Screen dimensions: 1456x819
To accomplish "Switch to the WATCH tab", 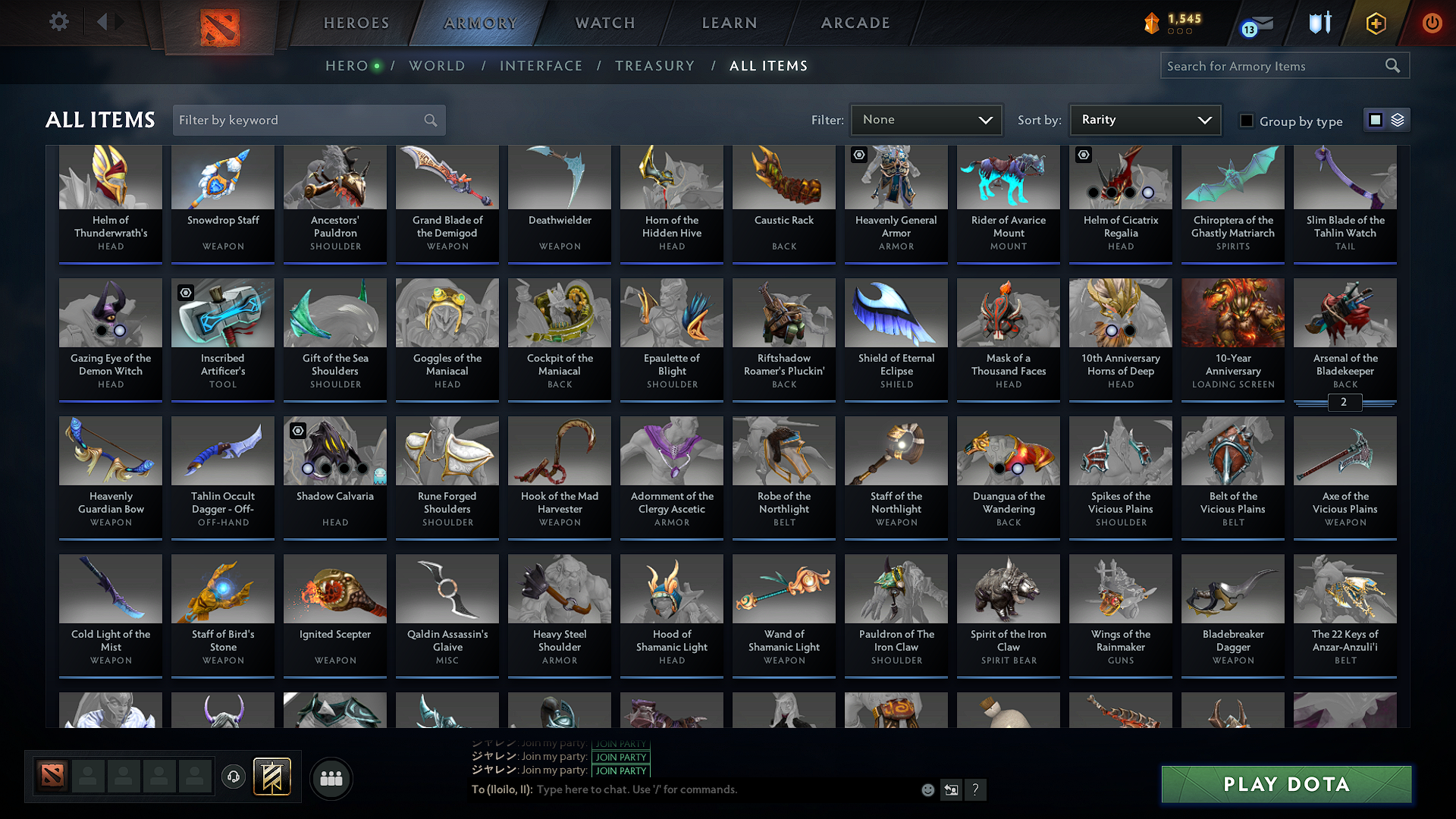I will [604, 23].
